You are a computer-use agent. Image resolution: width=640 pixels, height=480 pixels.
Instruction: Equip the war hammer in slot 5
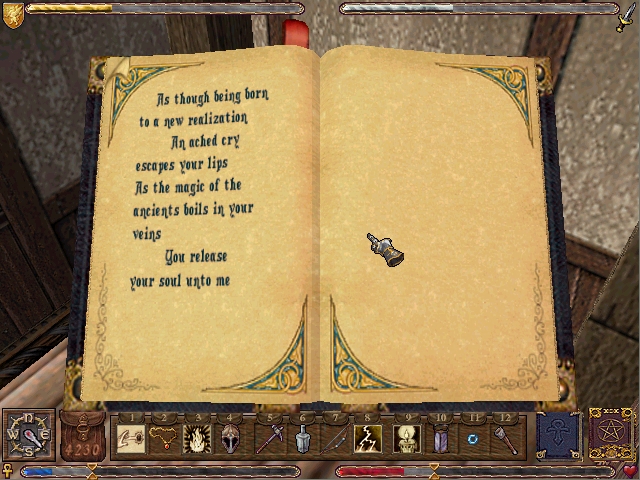click(271, 438)
